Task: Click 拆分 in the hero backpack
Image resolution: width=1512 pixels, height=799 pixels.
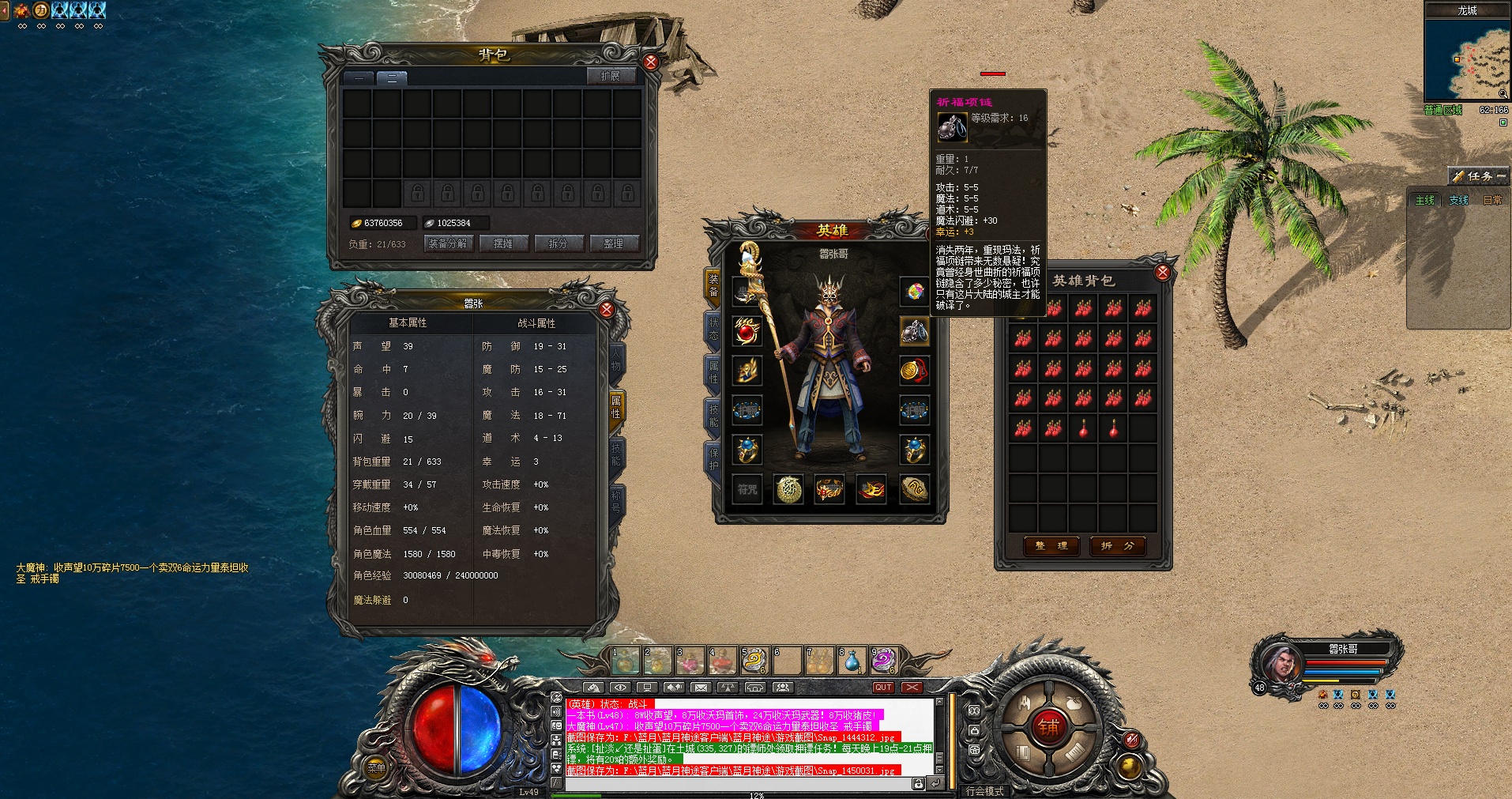Action: tap(1117, 545)
